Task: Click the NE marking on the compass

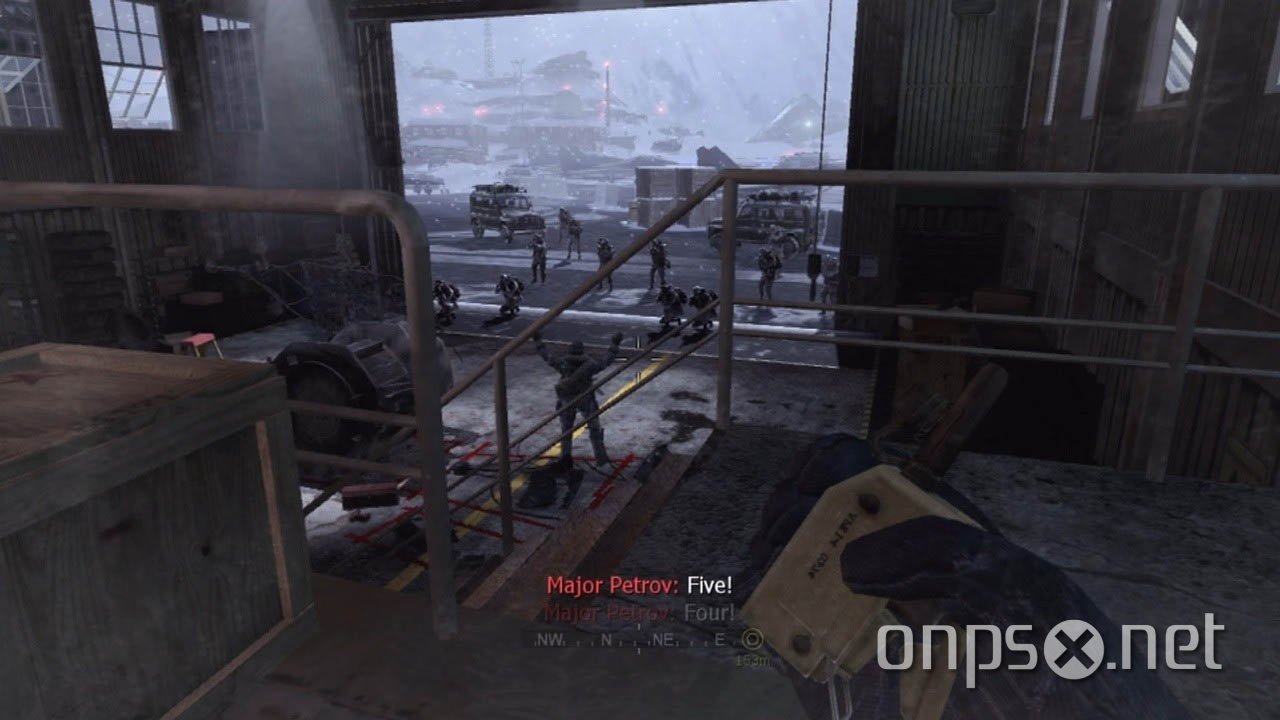Action: point(665,640)
